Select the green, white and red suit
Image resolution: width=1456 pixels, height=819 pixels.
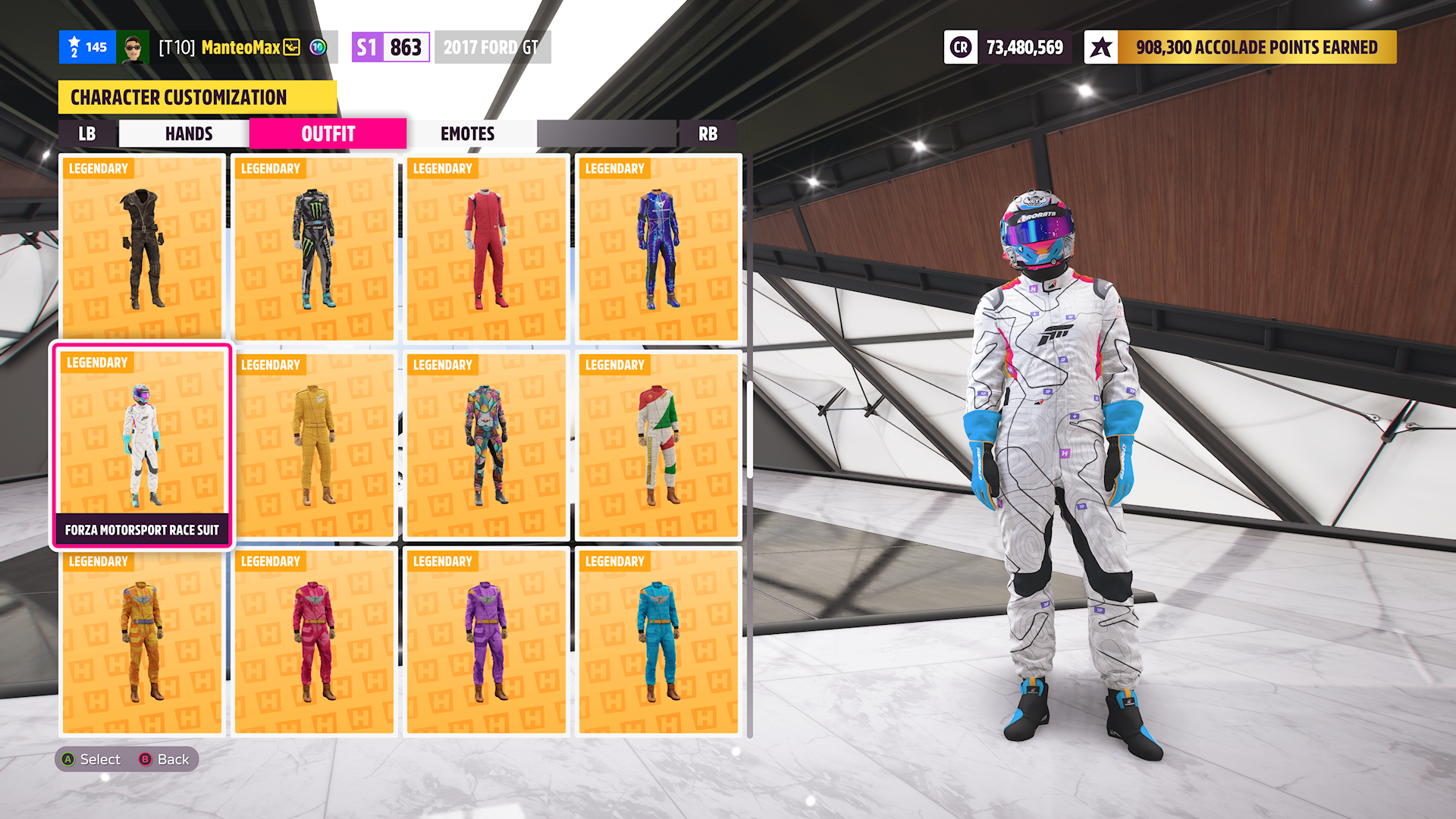point(658,446)
